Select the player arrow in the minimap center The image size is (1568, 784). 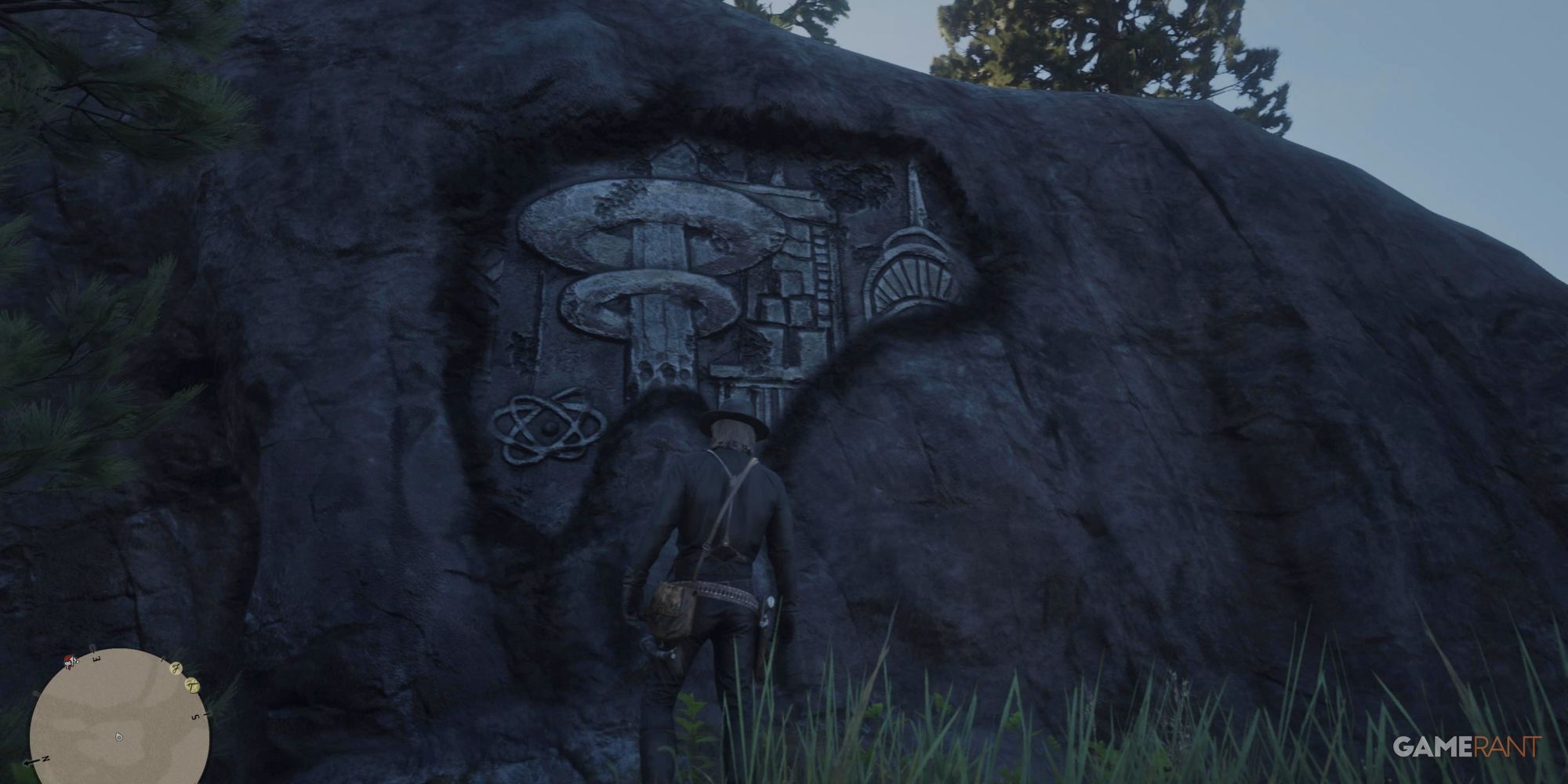point(119,737)
